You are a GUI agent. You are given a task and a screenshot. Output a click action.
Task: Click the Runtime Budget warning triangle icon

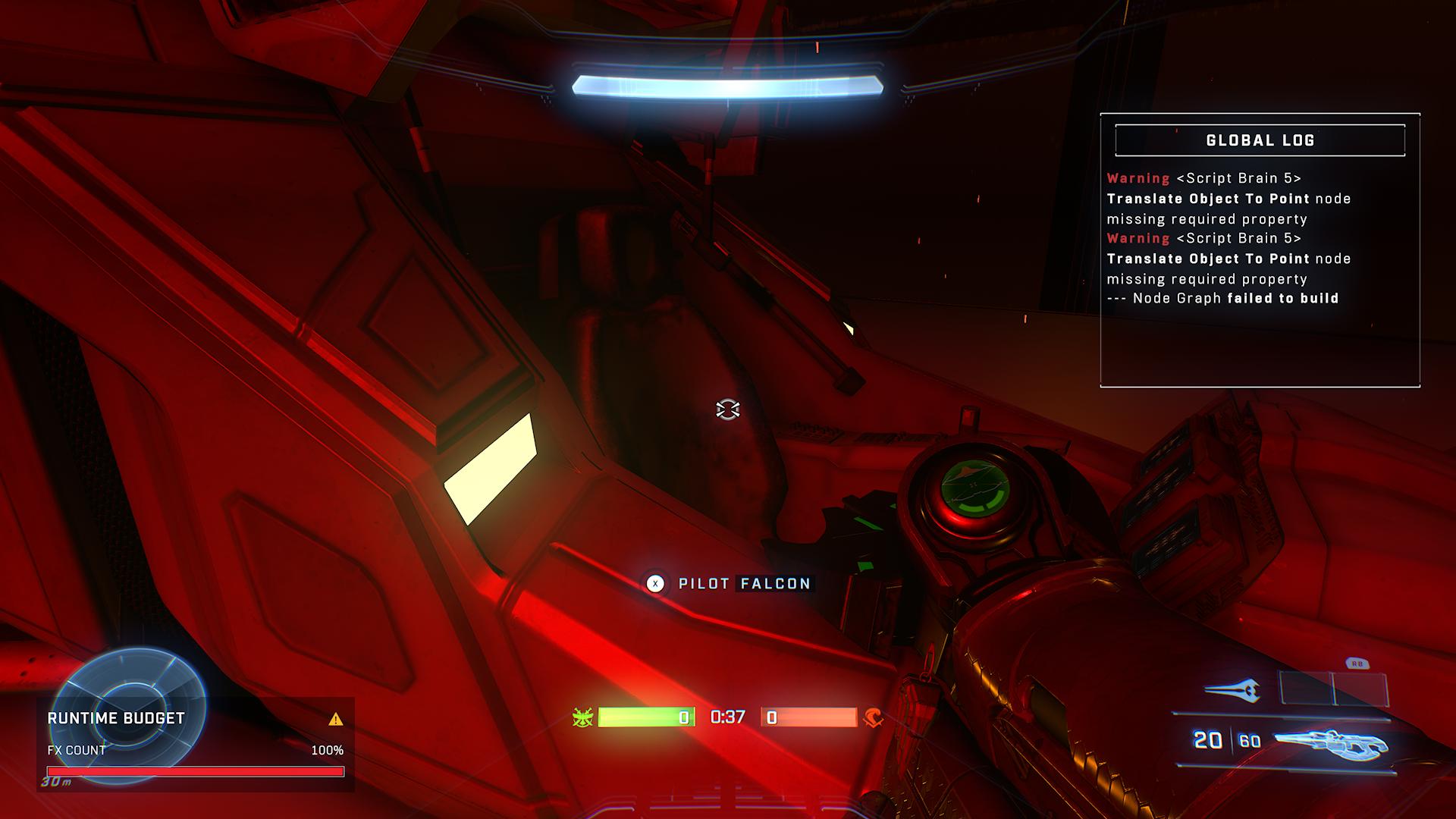(x=336, y=719)
